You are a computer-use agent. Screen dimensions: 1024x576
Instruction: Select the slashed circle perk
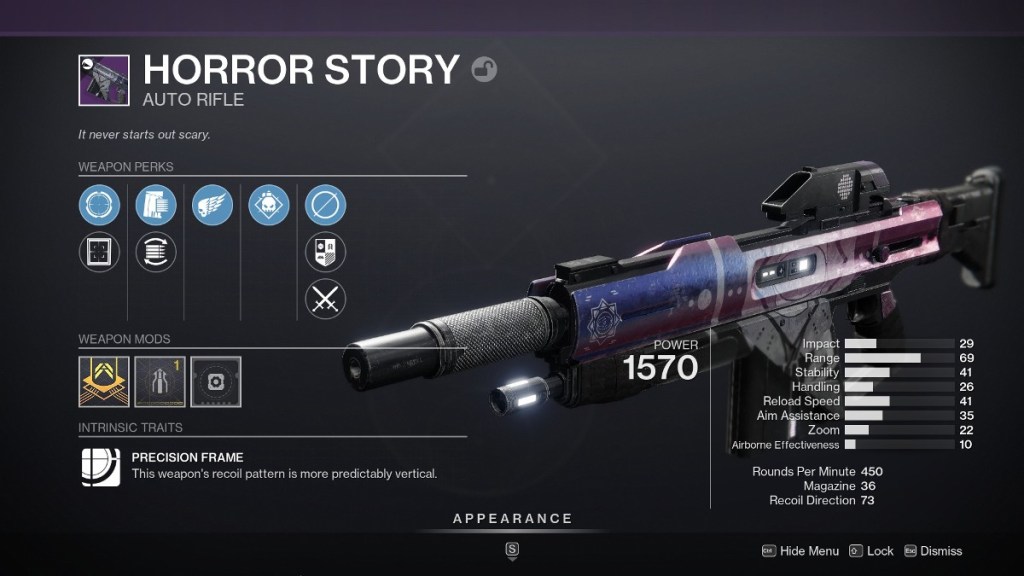pyautogui.click(x=325, y=206)
